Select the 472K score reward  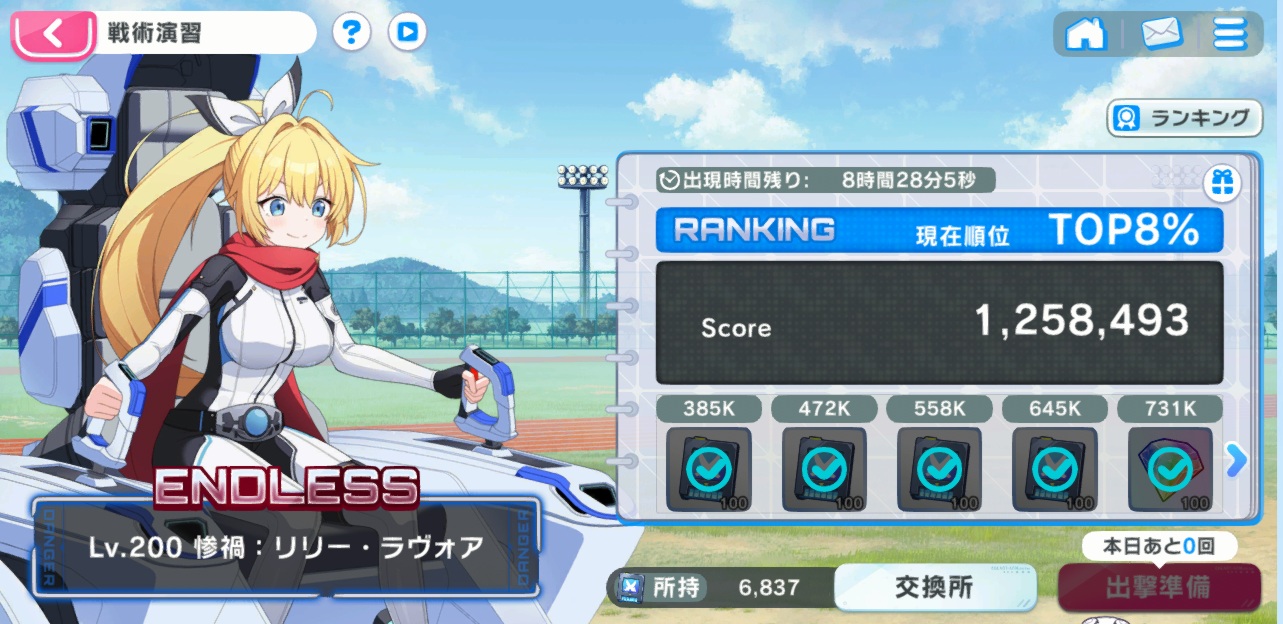[x=824, y=468]
